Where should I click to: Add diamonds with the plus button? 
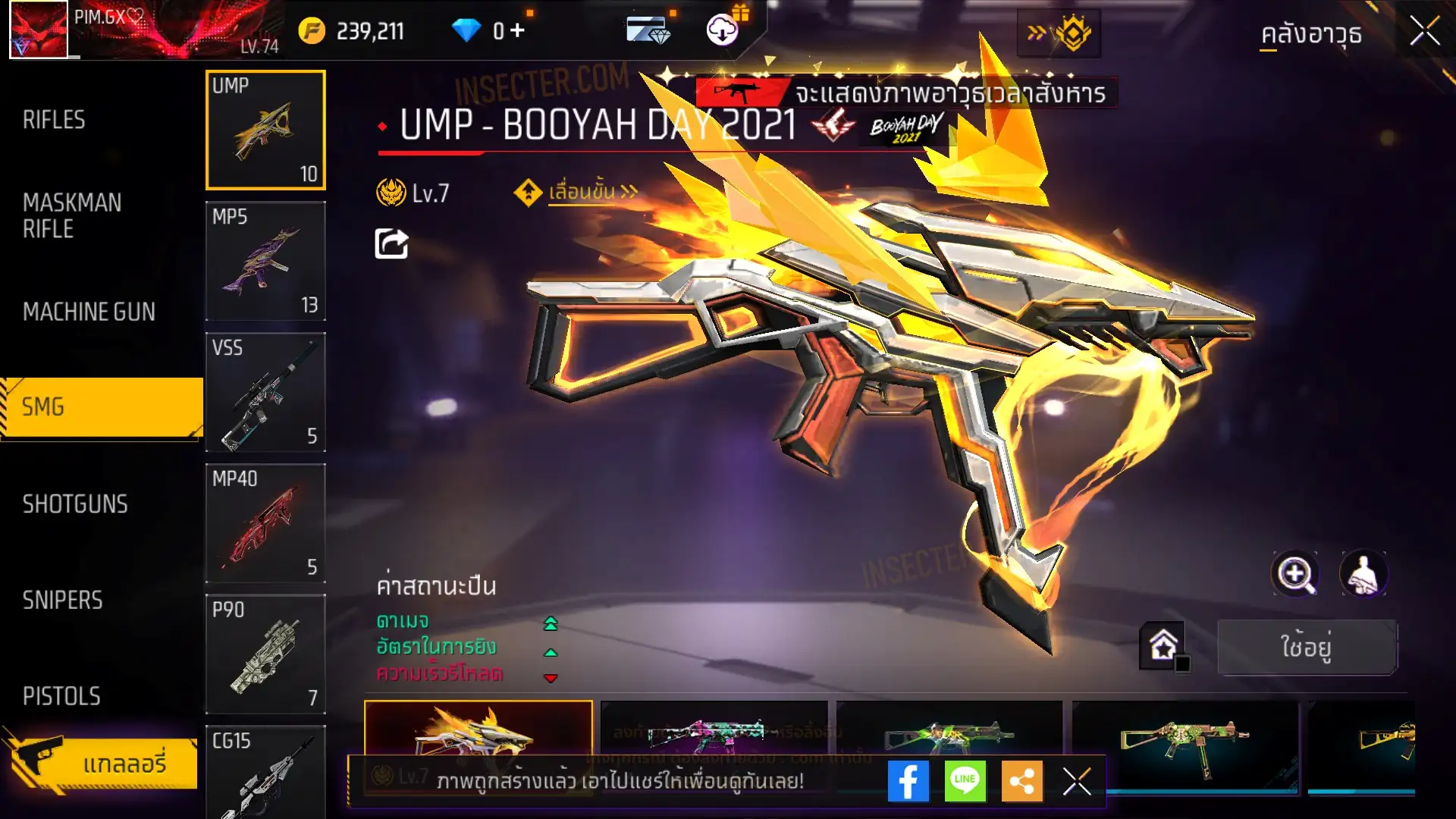point(518,30)
